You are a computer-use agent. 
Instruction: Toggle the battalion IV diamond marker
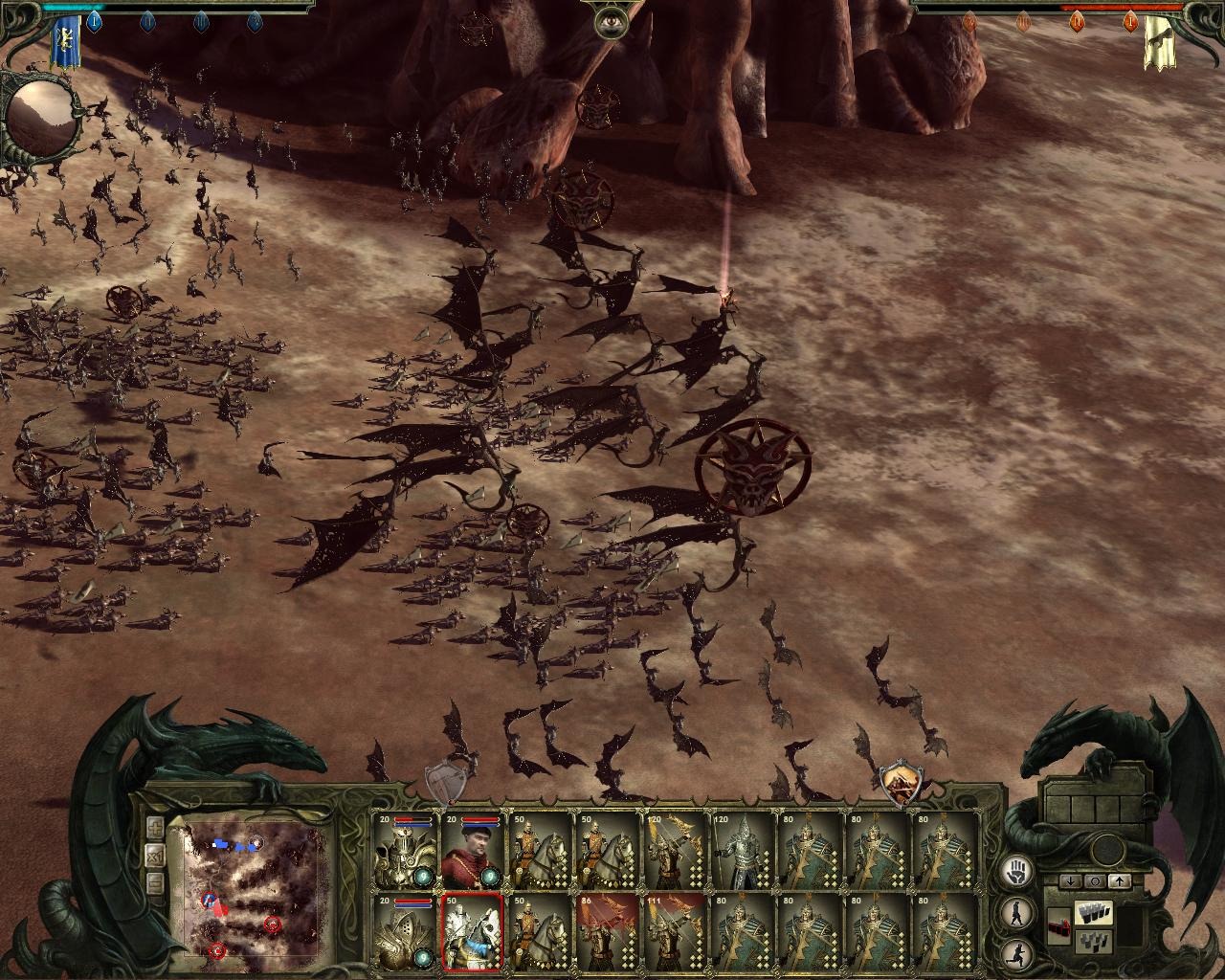point(255,21)
